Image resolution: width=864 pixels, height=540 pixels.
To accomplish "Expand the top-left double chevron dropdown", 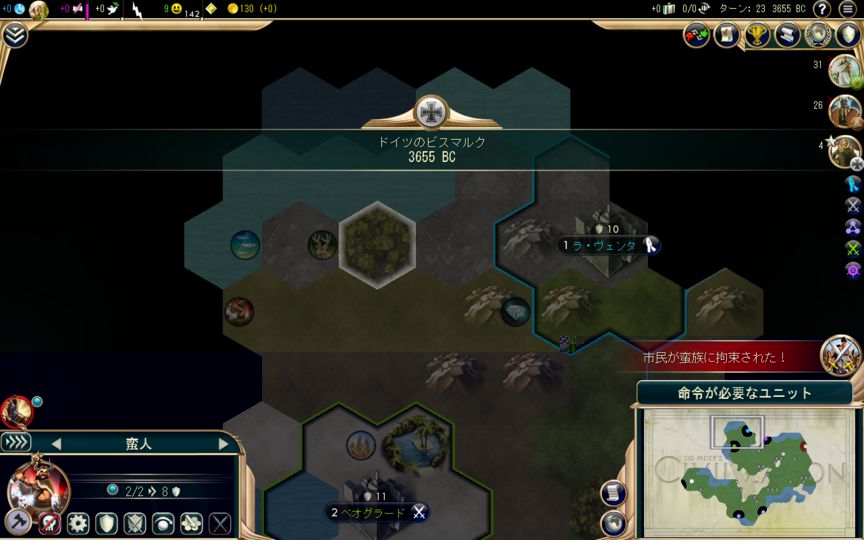I will coord(14,35).
